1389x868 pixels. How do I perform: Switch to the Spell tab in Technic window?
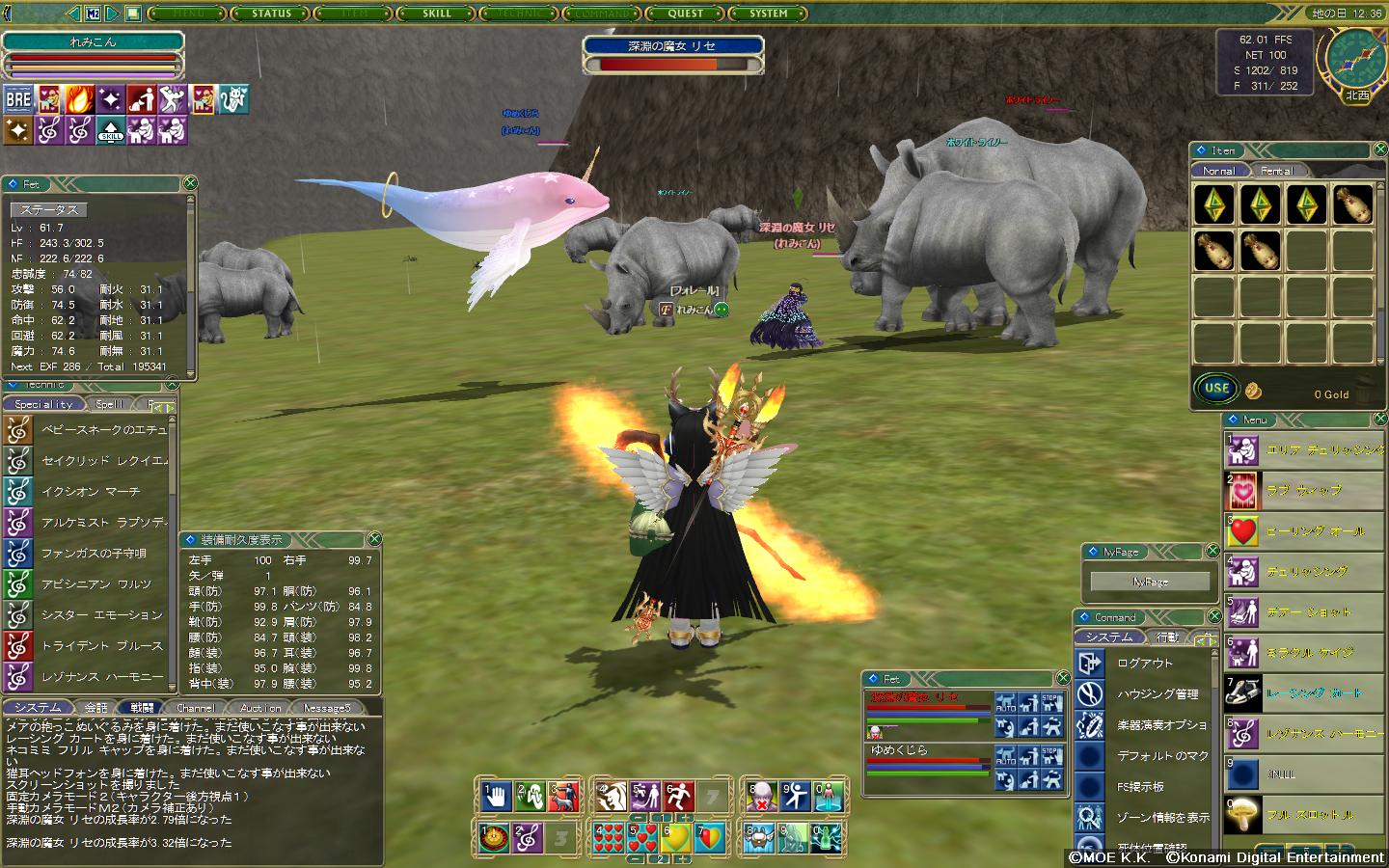109,404
